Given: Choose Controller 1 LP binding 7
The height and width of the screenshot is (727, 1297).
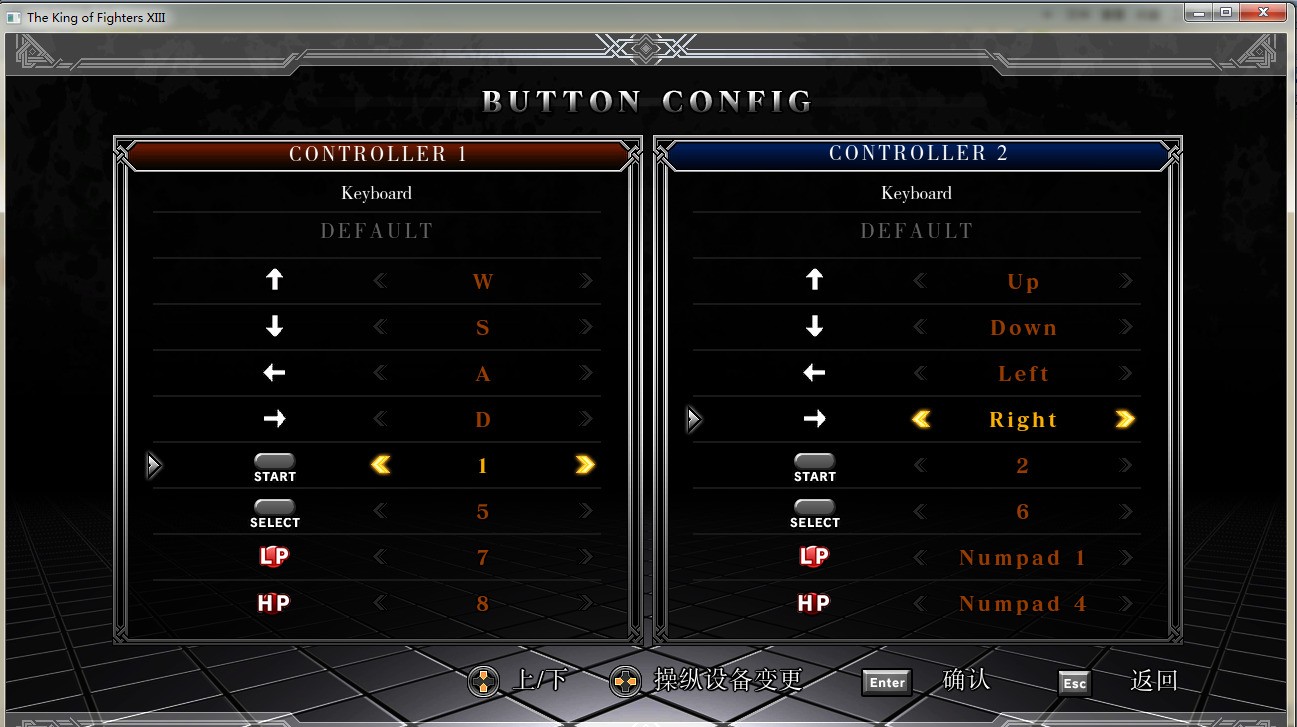Looking at the screenshot, I should pyautogui.click(x=483, y=558).
